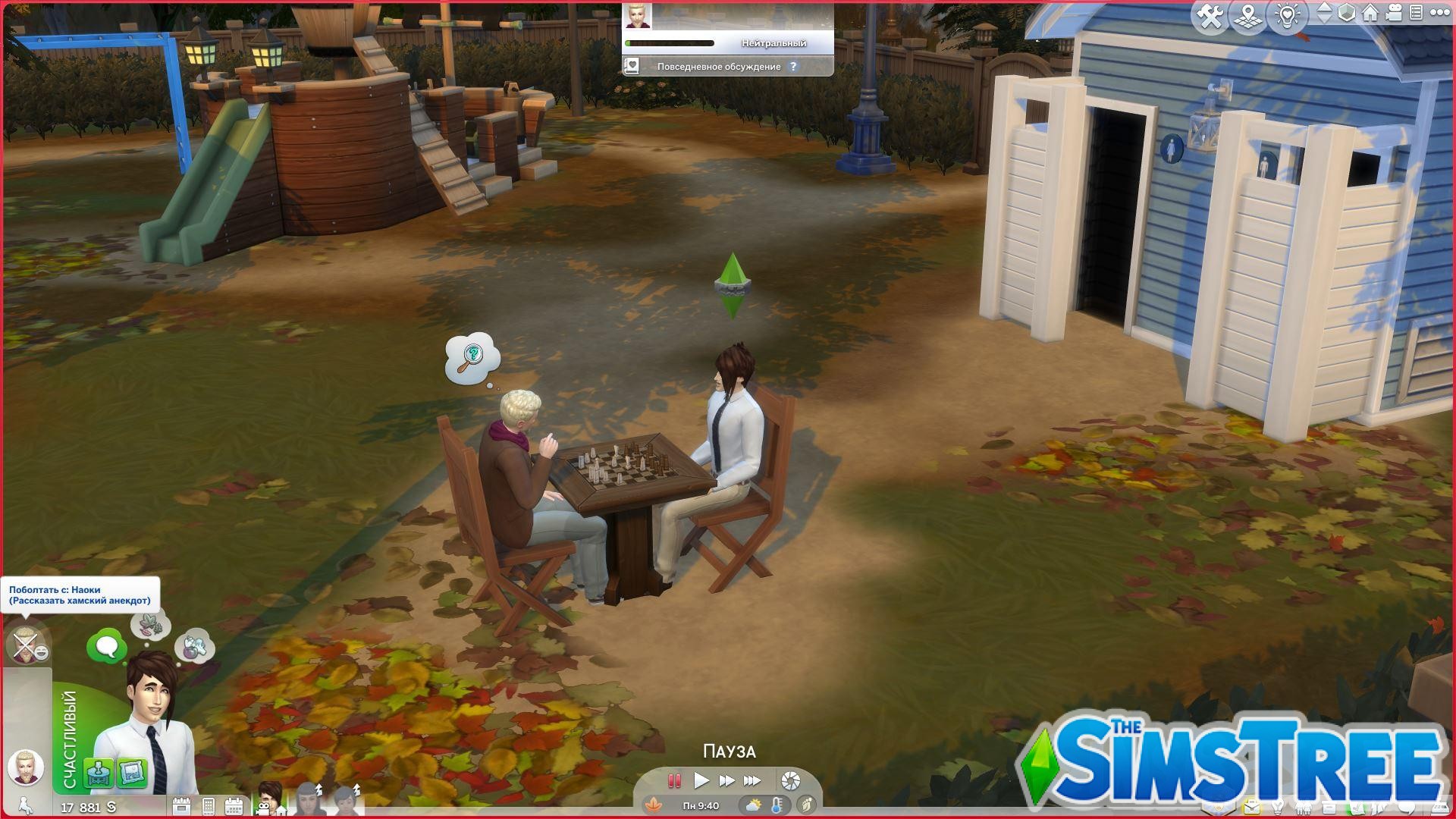Viewport: 1456px width, 819px height.
Task: Toggle the walls-down arrow control
Action: tap(1323, 21)
